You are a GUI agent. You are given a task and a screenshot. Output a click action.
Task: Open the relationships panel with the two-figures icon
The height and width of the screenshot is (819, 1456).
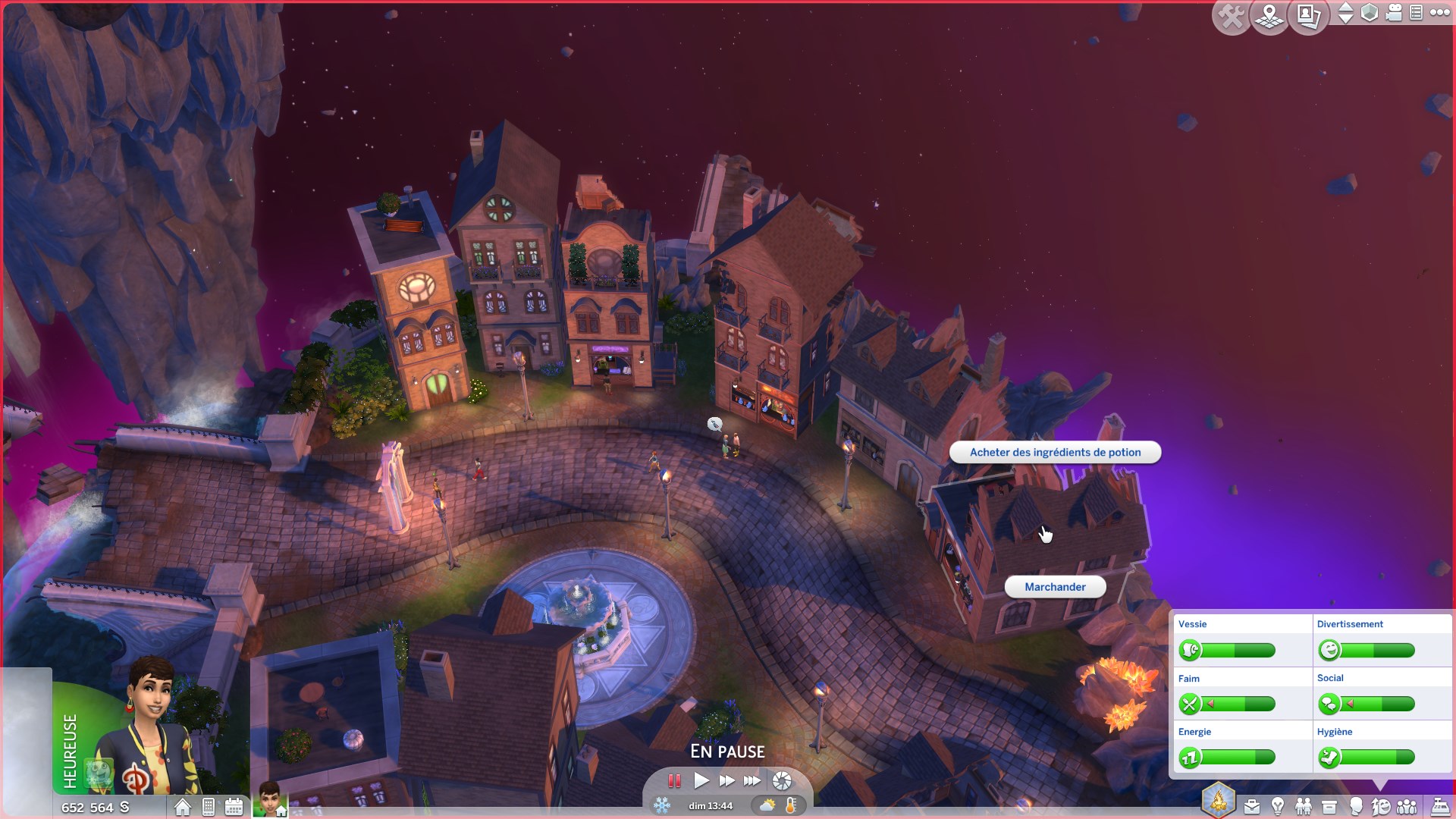[1303, 806]
